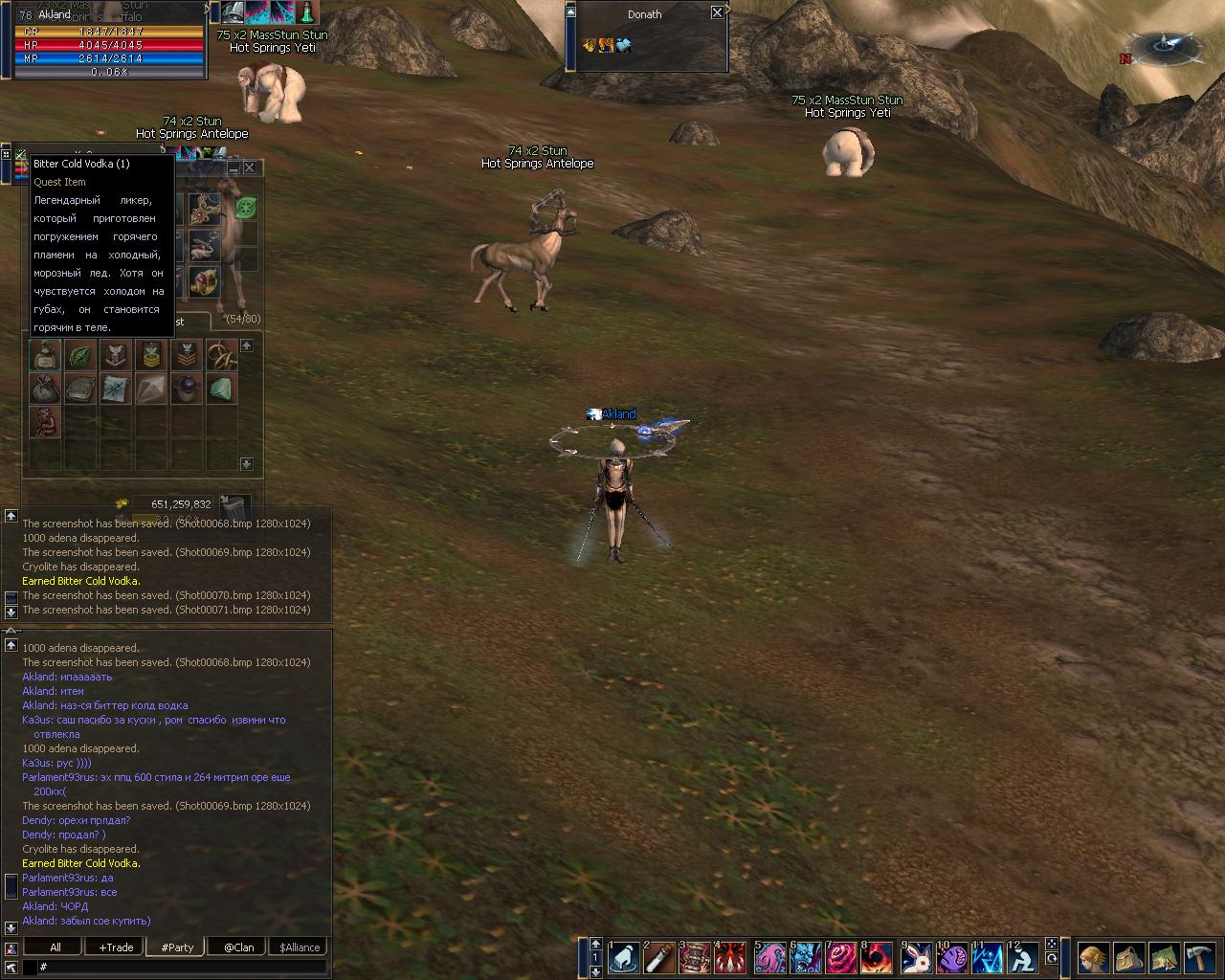Screen dimensions: 1225x980
Task: Open the trash can in inventory
Action: 232,504
